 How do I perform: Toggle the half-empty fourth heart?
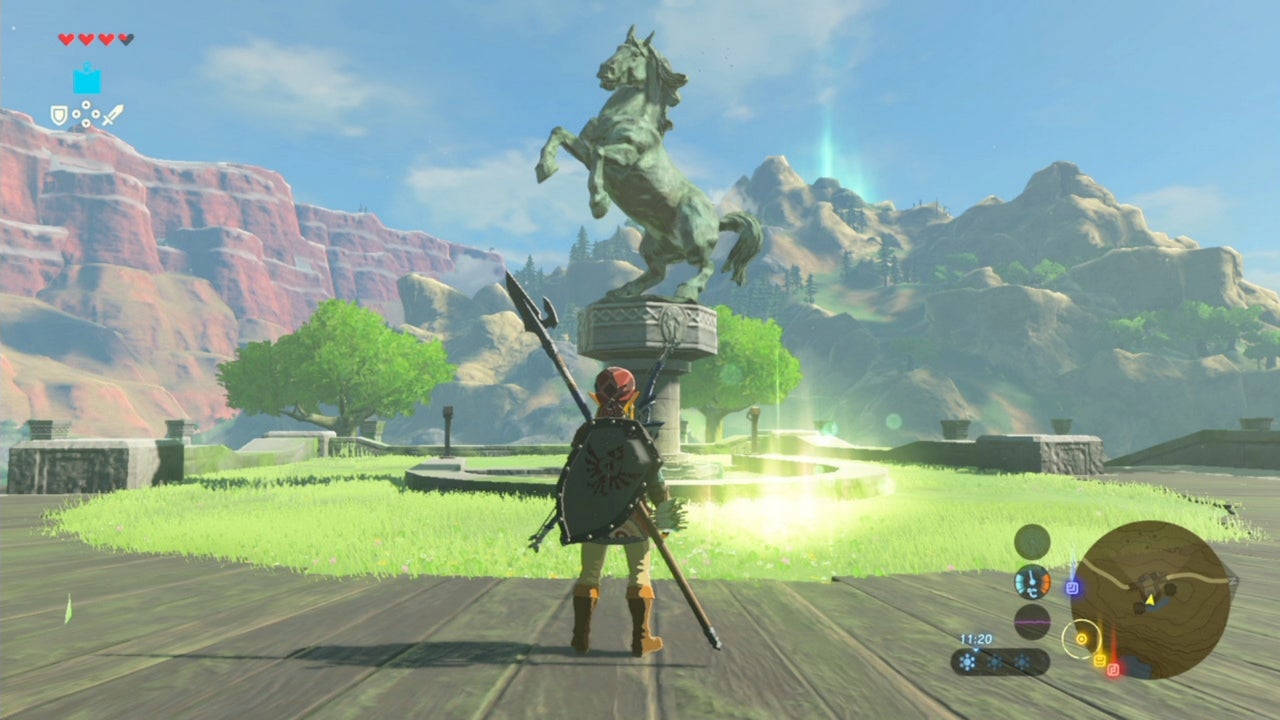pyautogui.click(x=125, y=40)
